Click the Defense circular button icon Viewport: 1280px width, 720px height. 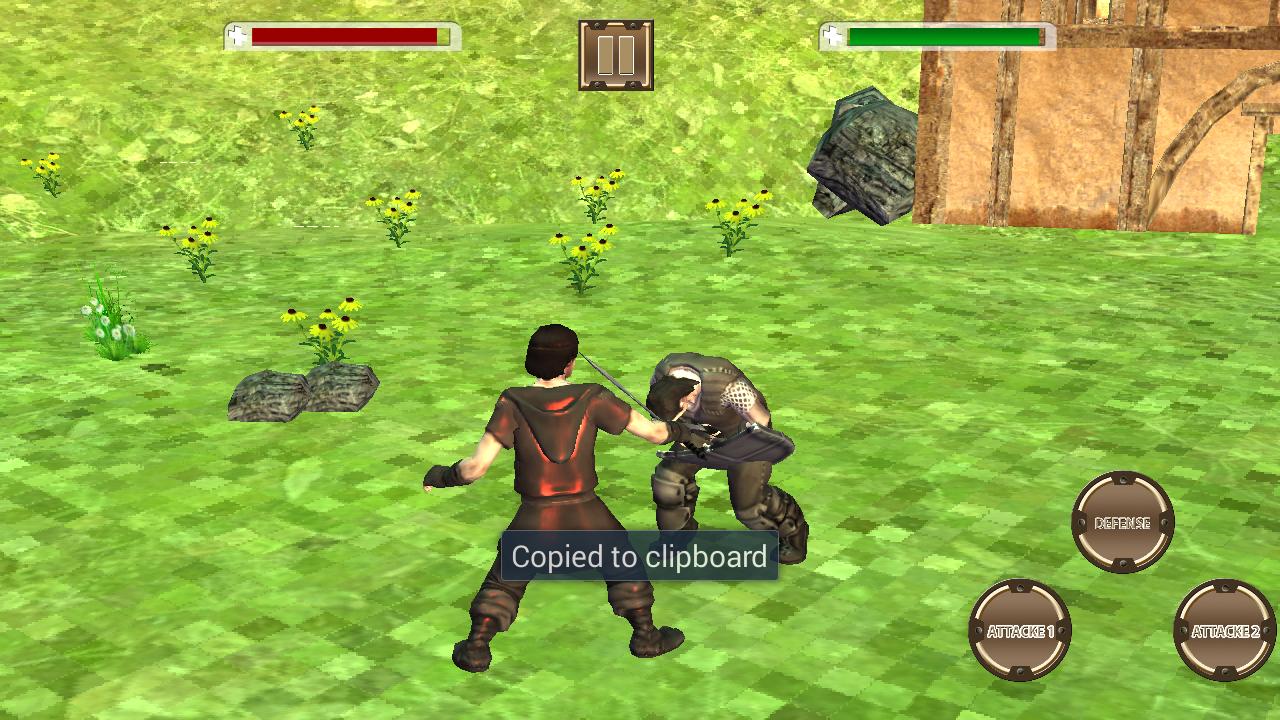click(x=1122, y=521)
